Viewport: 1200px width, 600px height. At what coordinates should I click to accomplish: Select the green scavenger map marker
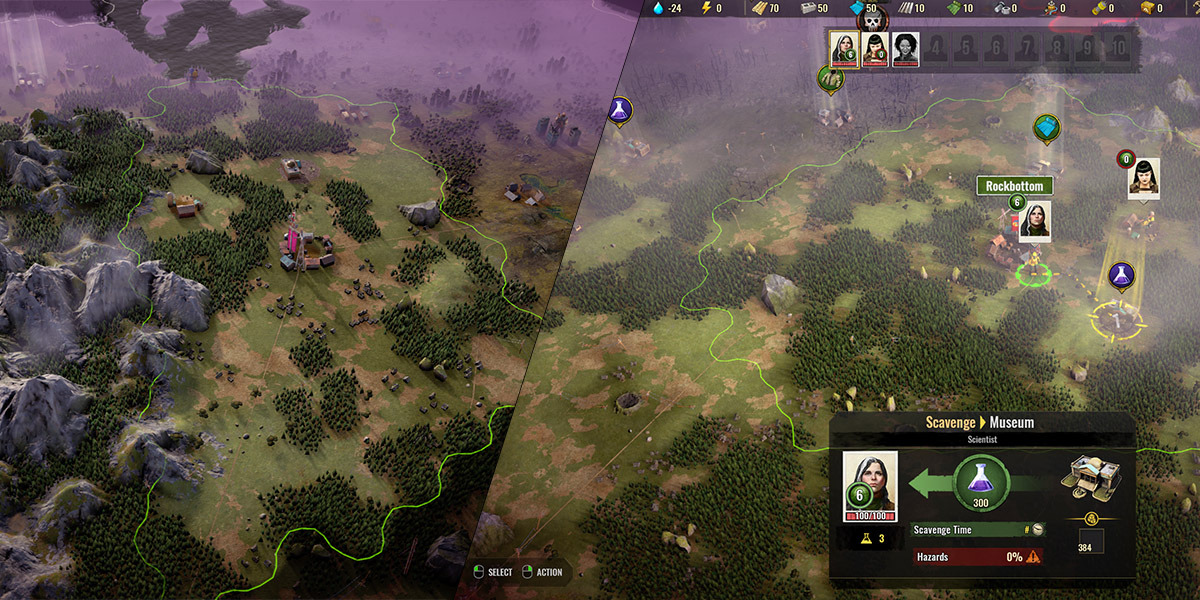coord(830,78)
